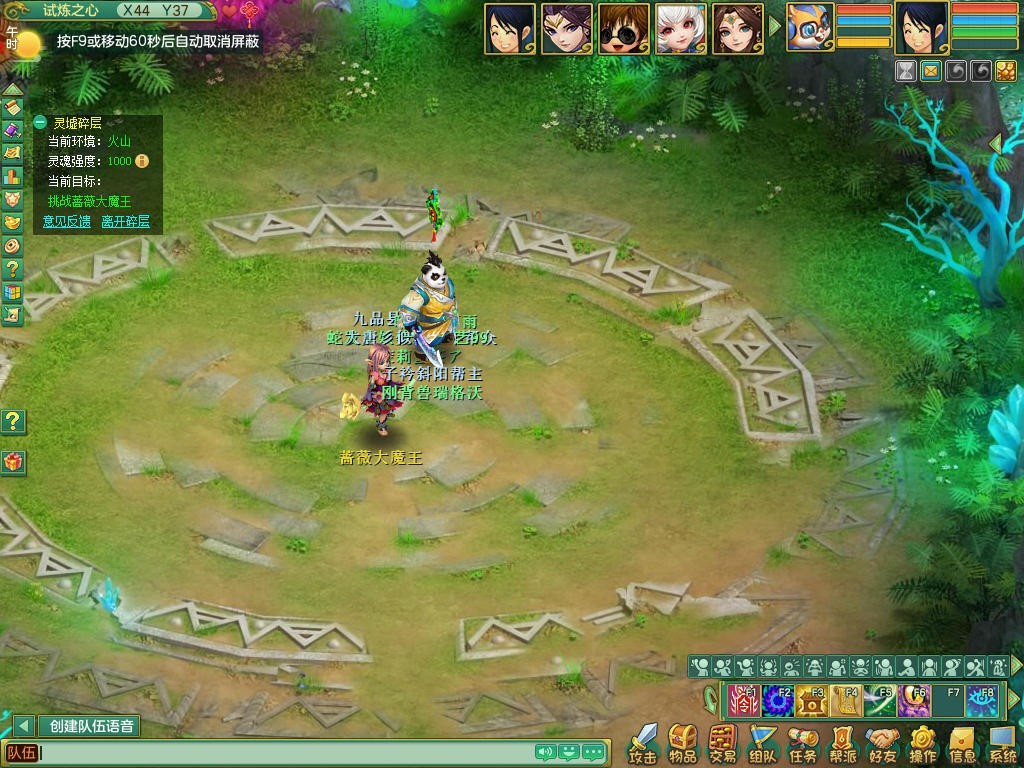Open the 意见反馈 feedback link

(x=67, y=221)
